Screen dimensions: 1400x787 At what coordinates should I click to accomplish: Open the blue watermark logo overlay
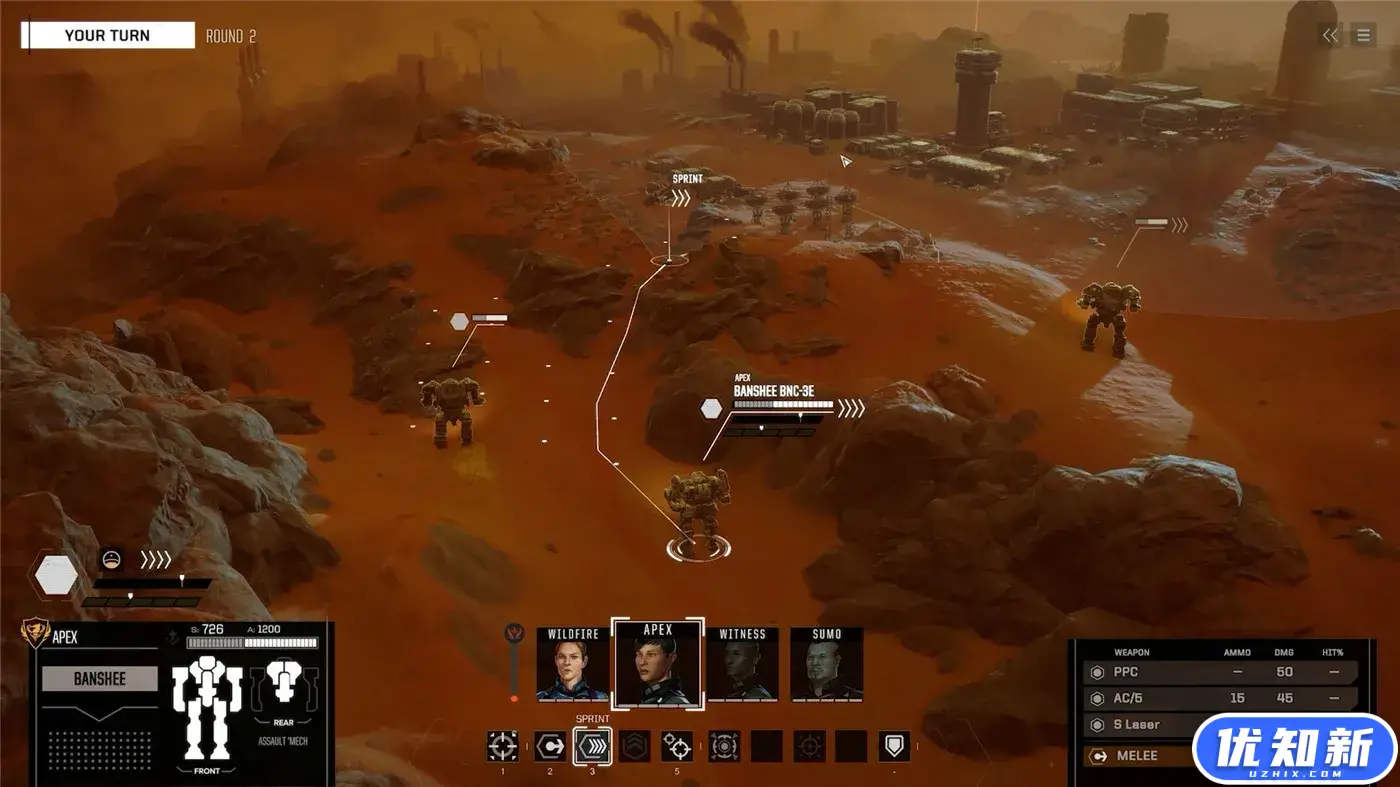[x=1294, y=749]
